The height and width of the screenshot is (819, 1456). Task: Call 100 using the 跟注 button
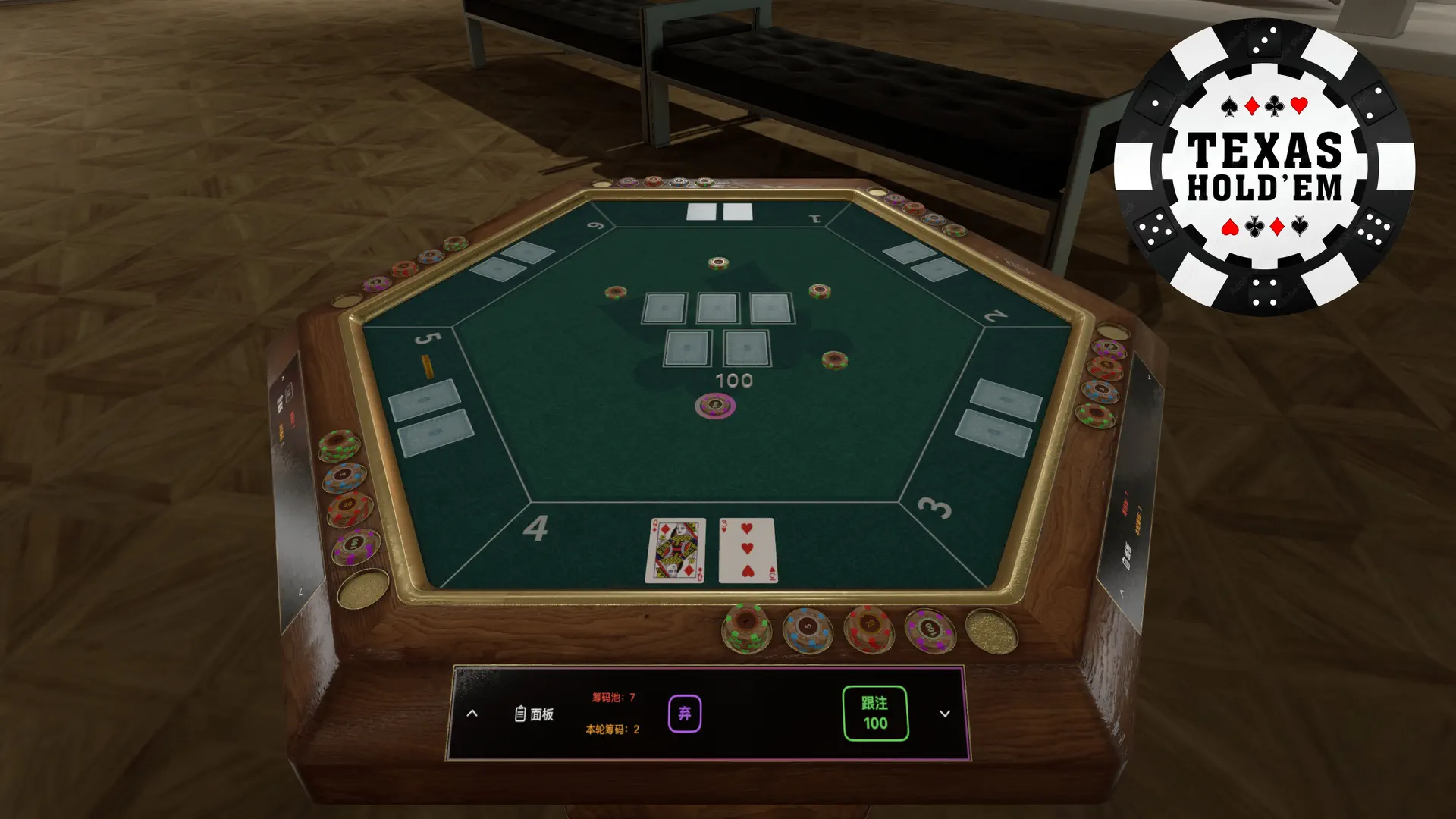tap(875, 714)
